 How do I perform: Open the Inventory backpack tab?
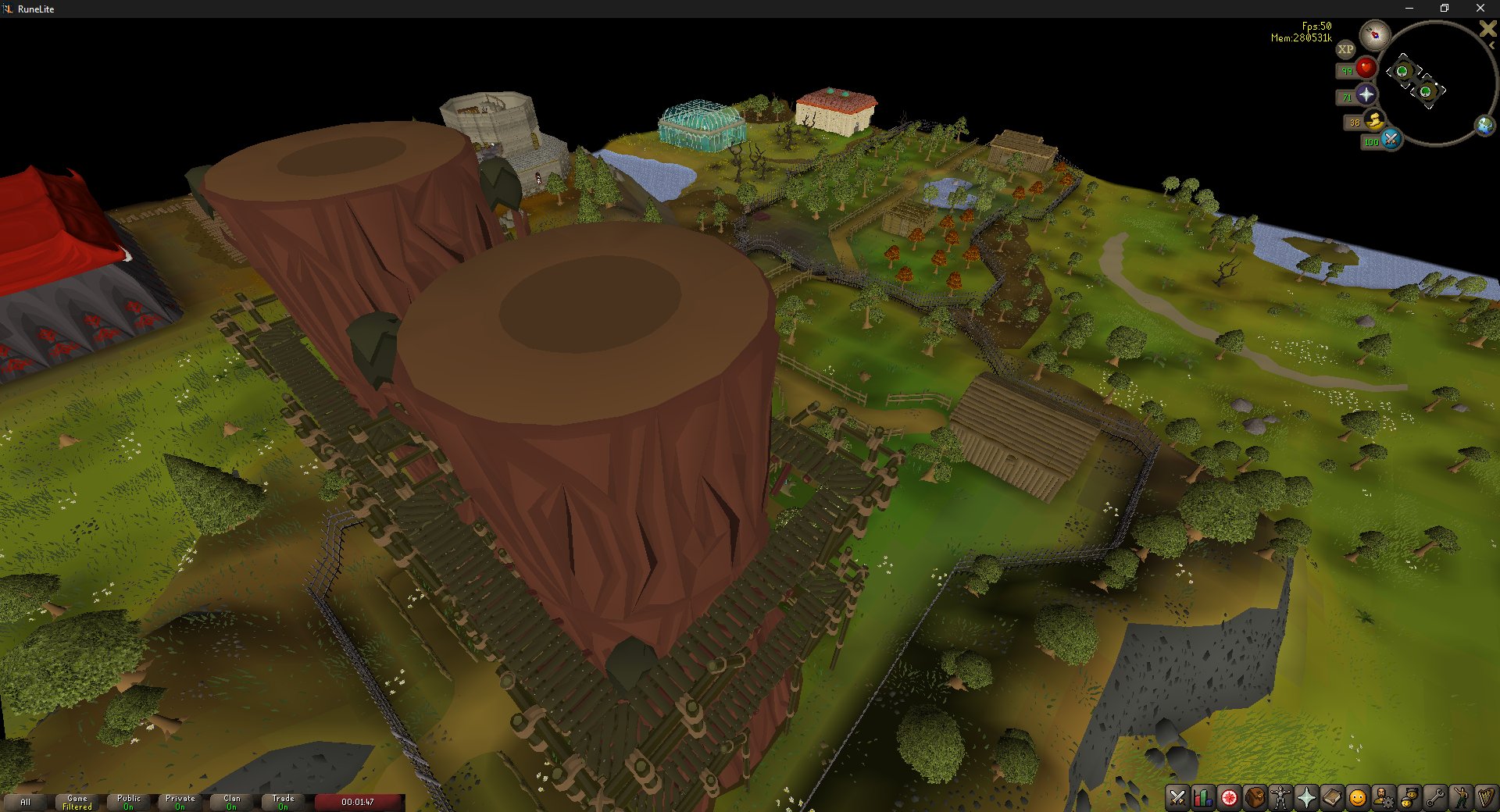click(x=1254, y=799)
